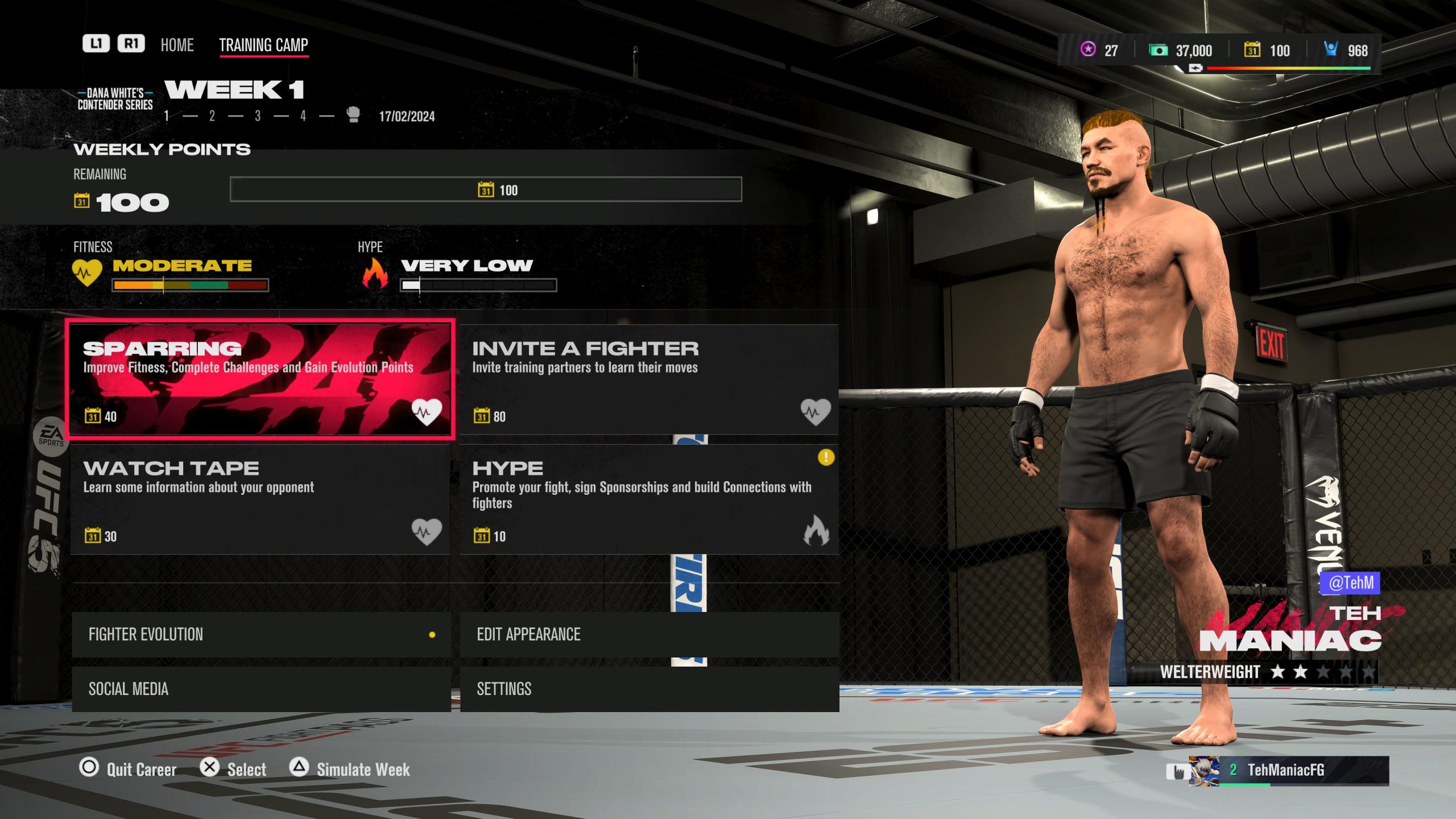Screen dimensions: 1456x819
Task: Open the Hype promotion activity
Action: [x=649, y=499]
